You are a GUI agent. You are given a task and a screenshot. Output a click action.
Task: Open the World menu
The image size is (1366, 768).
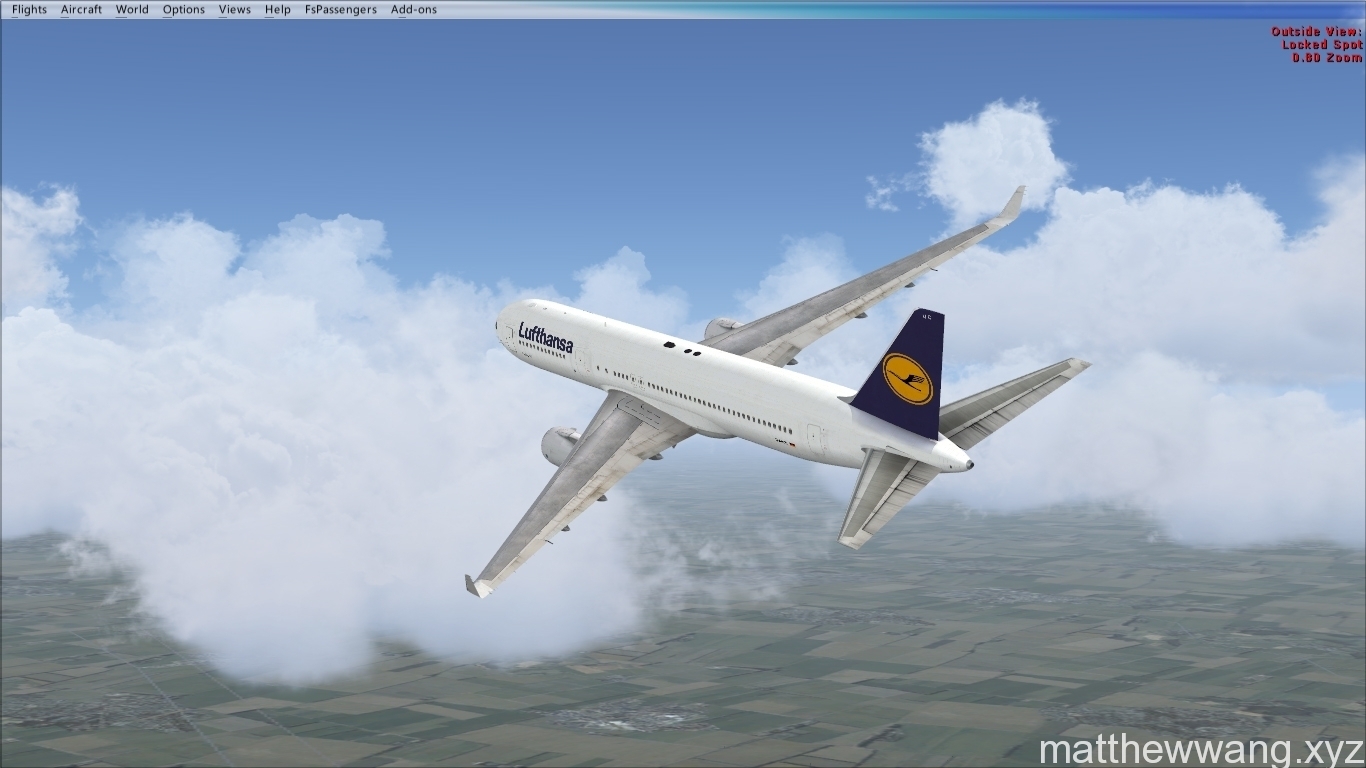click(x=132, y=10)
